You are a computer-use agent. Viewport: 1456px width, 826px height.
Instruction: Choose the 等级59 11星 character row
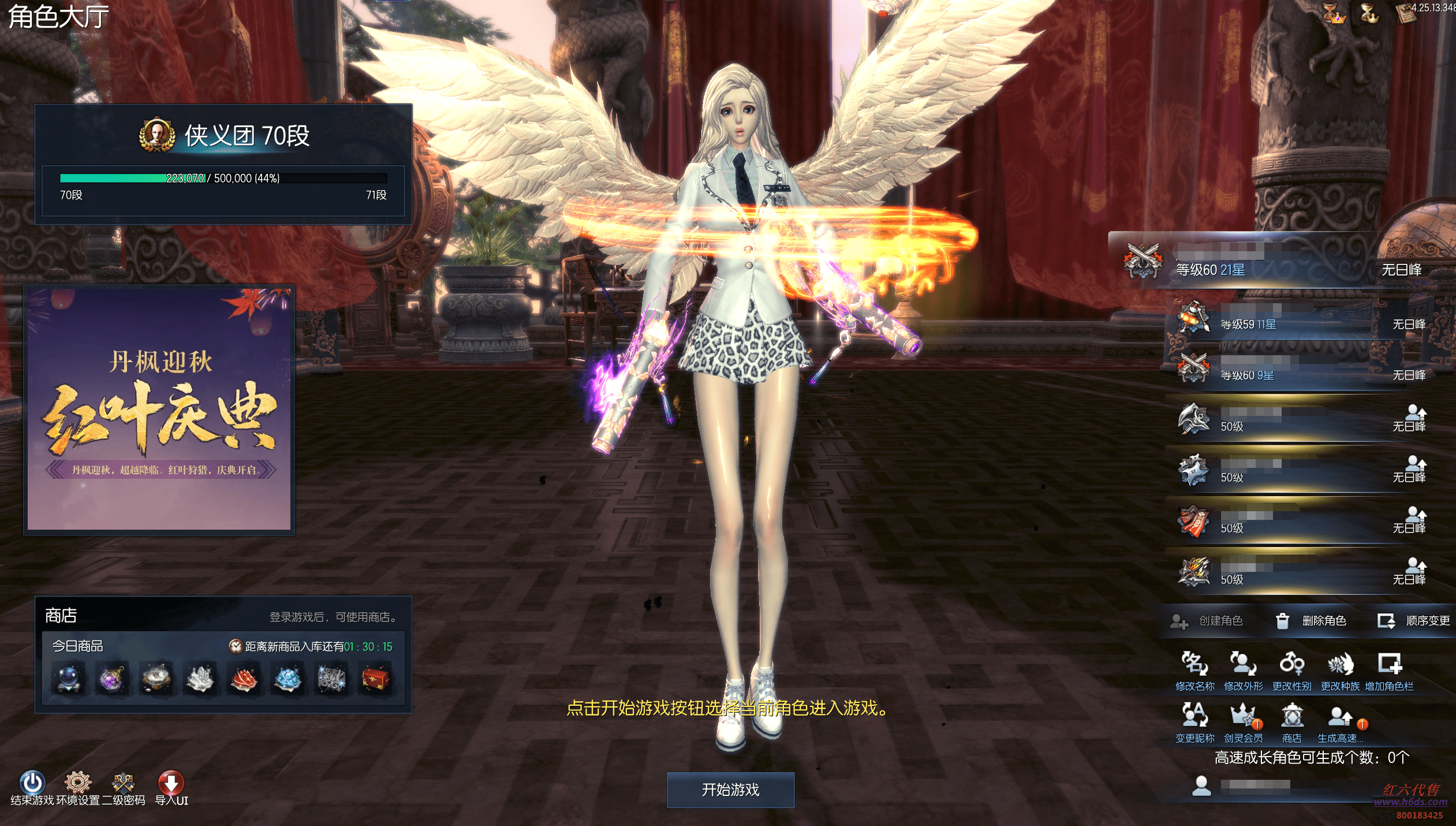tap(1299, 319)
